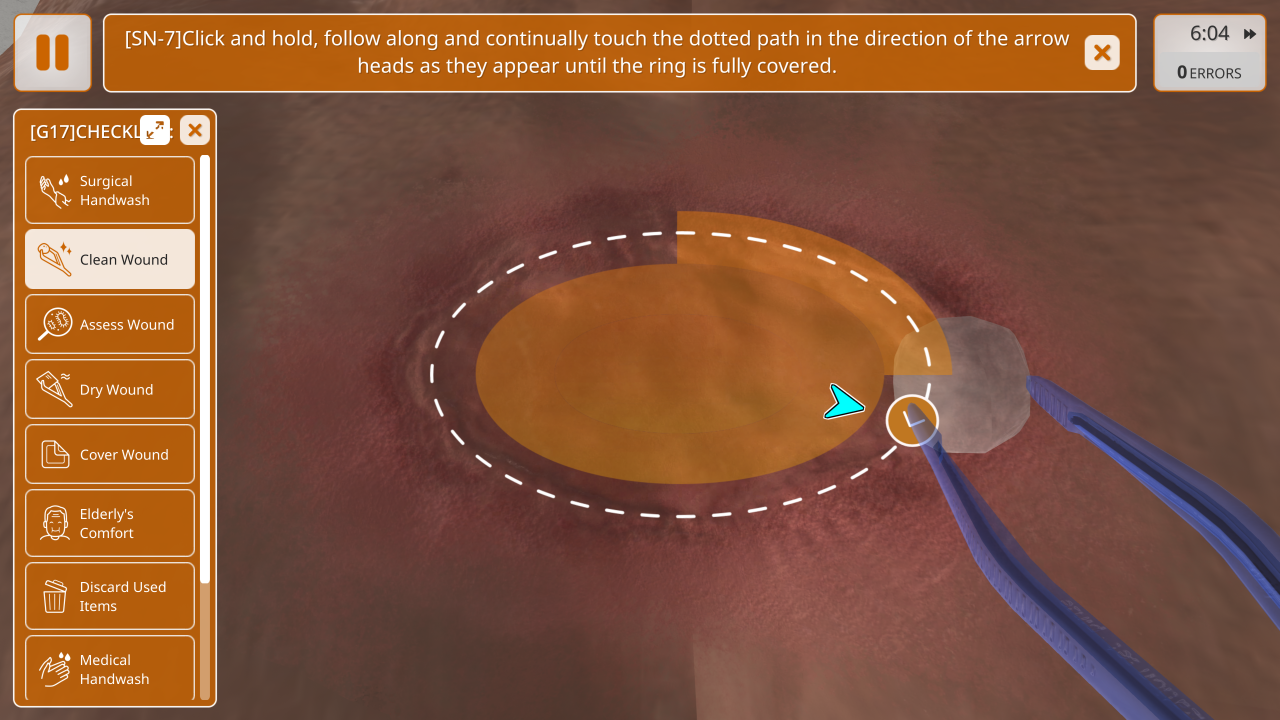Fast-forward the timer
Screen dimensions: 1280x720
pyautogui.click(x=1250, y=34)
